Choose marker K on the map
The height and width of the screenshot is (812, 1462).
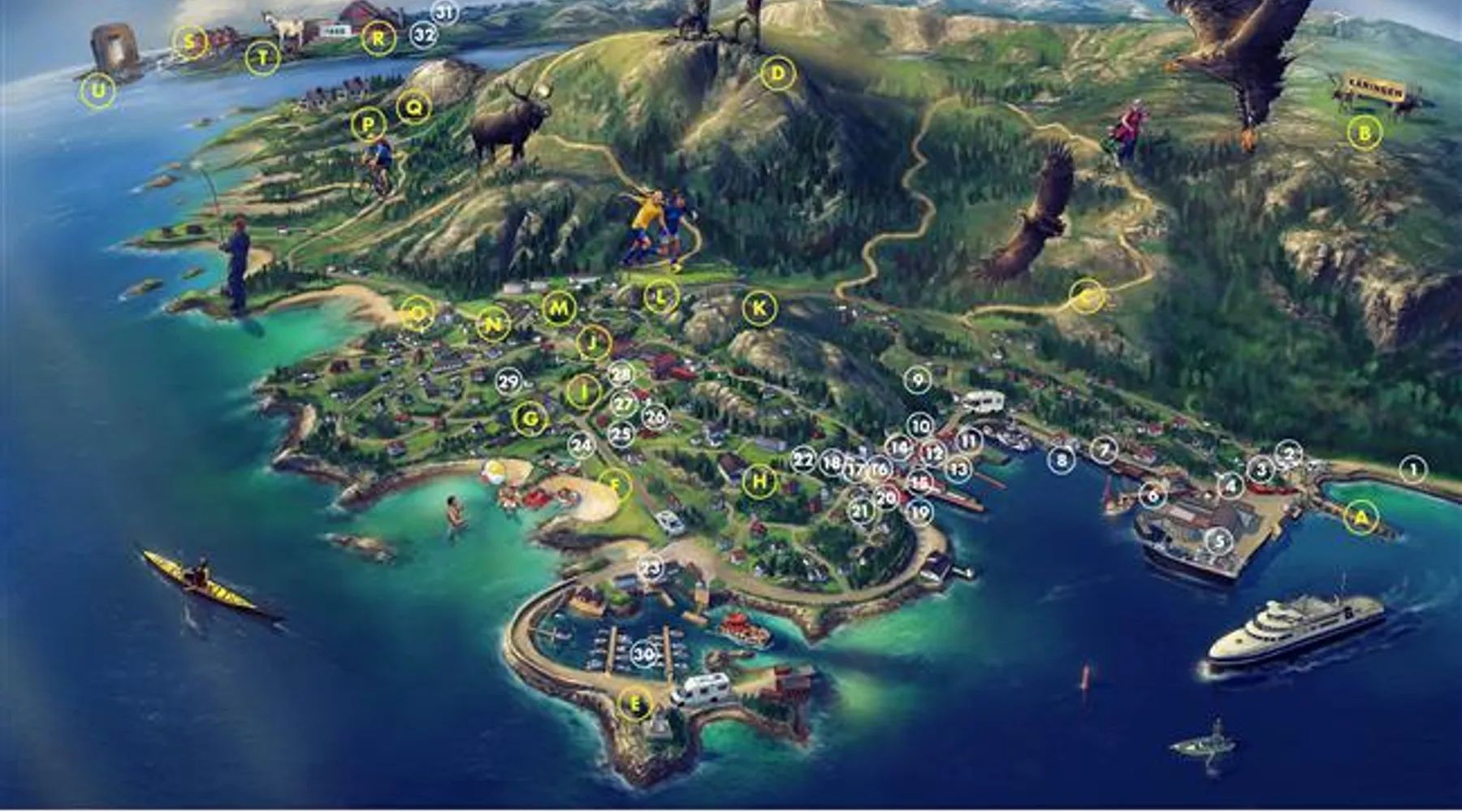pos(759,309)
